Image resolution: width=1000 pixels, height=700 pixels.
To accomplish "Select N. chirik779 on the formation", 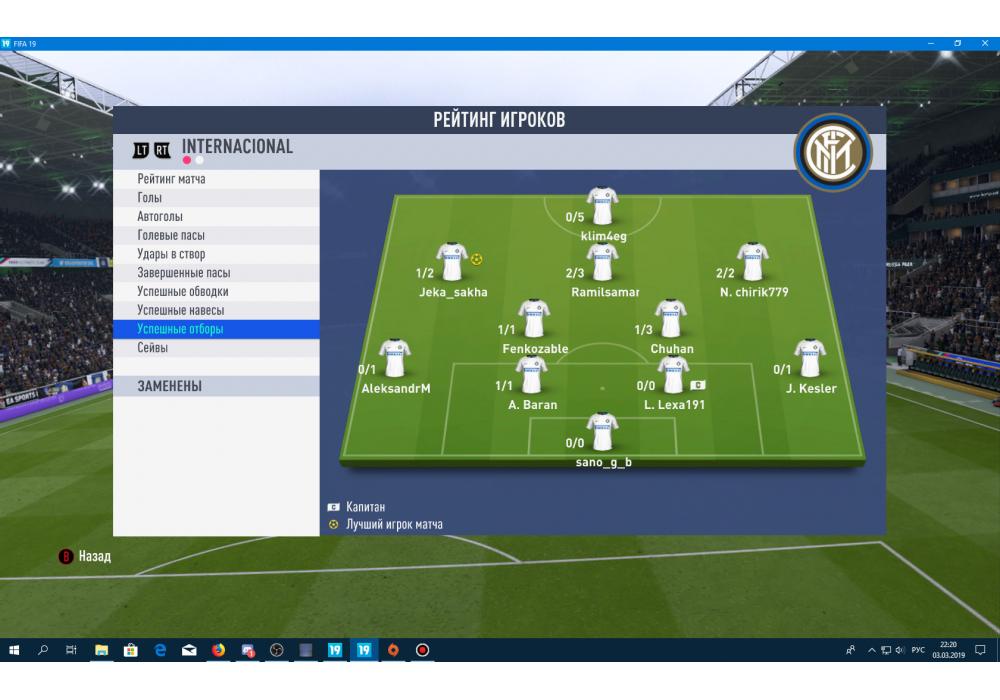I will tap(752, 263).
